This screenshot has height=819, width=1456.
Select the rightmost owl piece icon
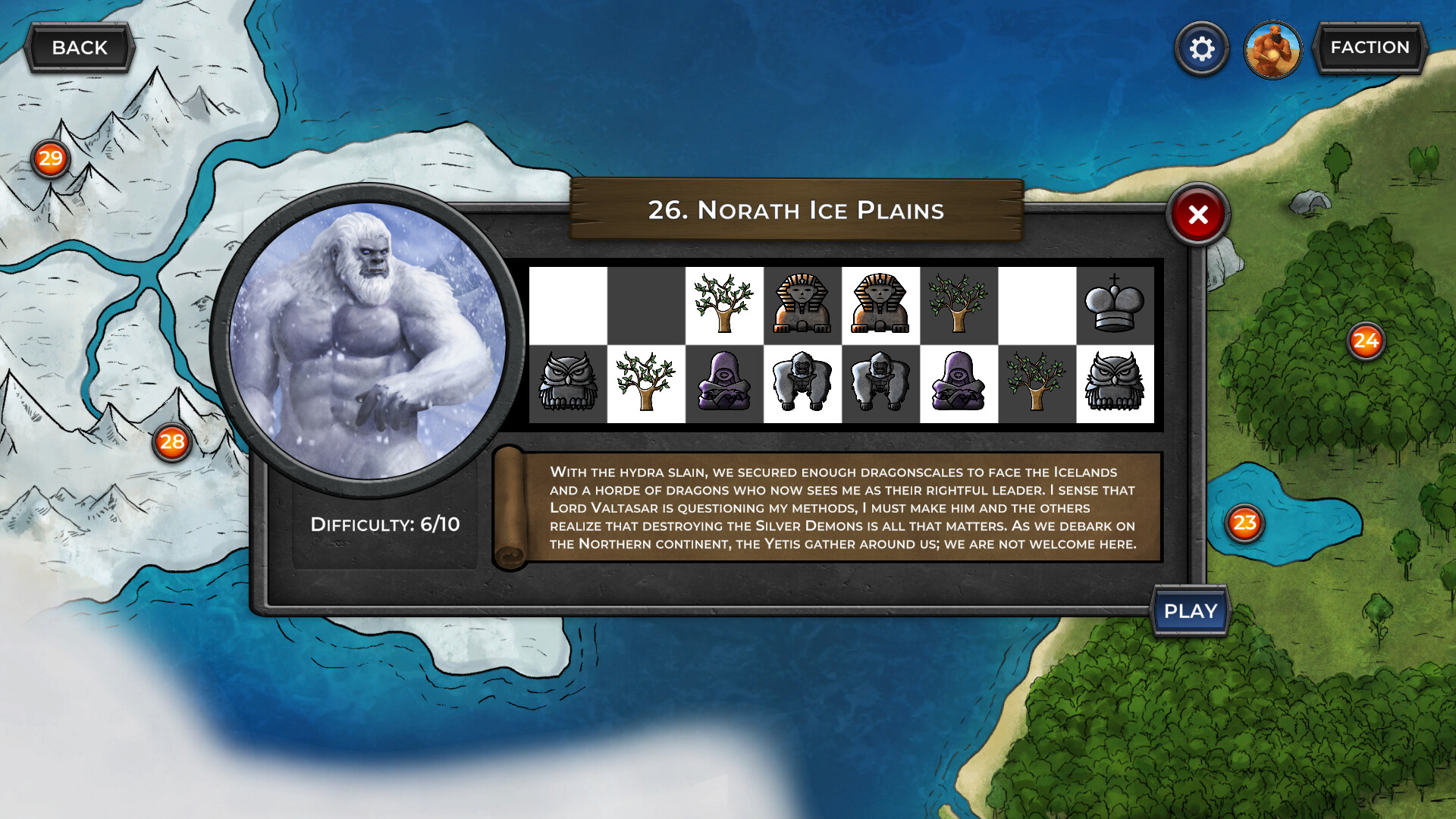pos(1115,384)
